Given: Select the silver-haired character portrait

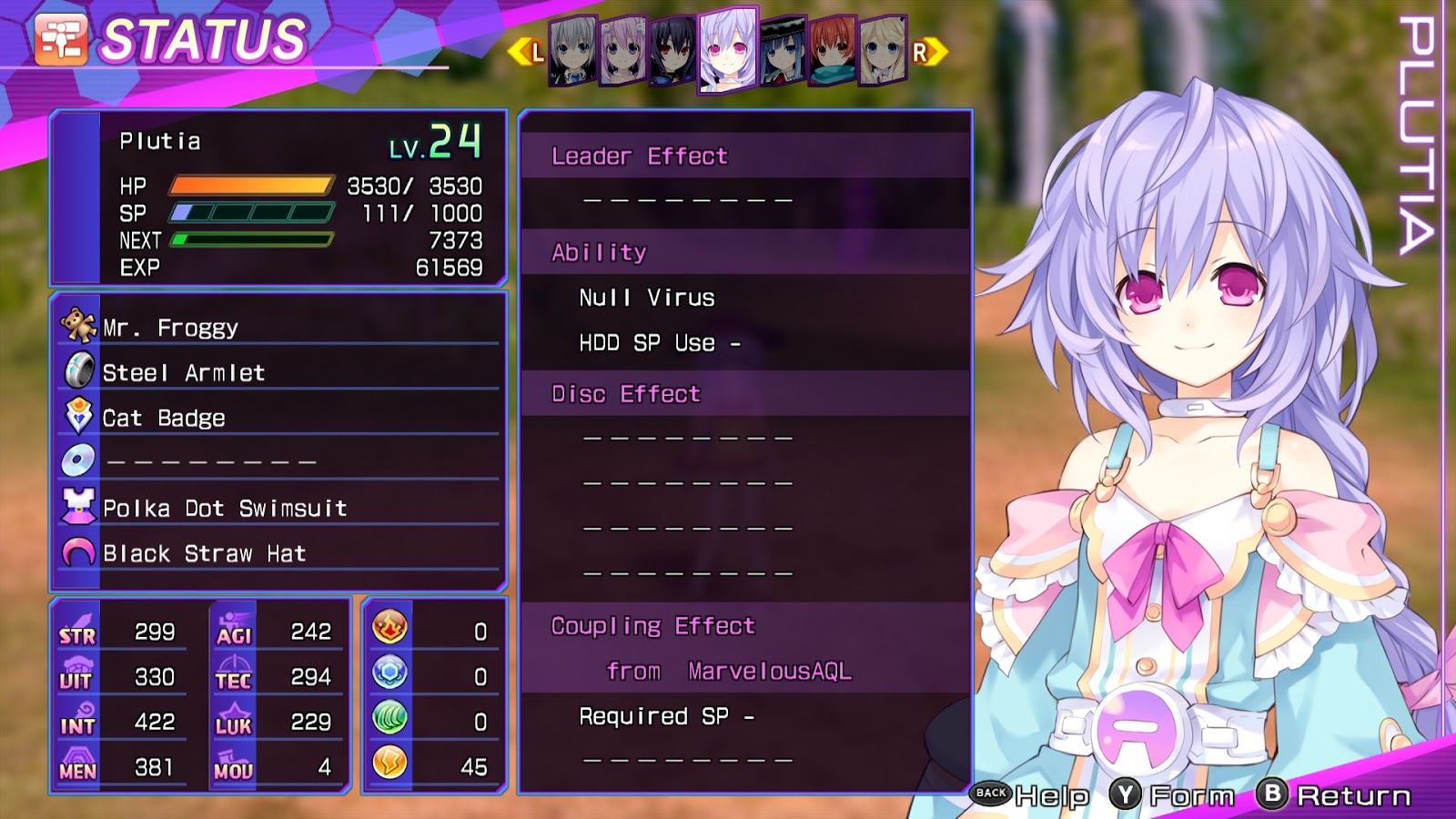Looking at the screenshot, I should coord(573,51).
